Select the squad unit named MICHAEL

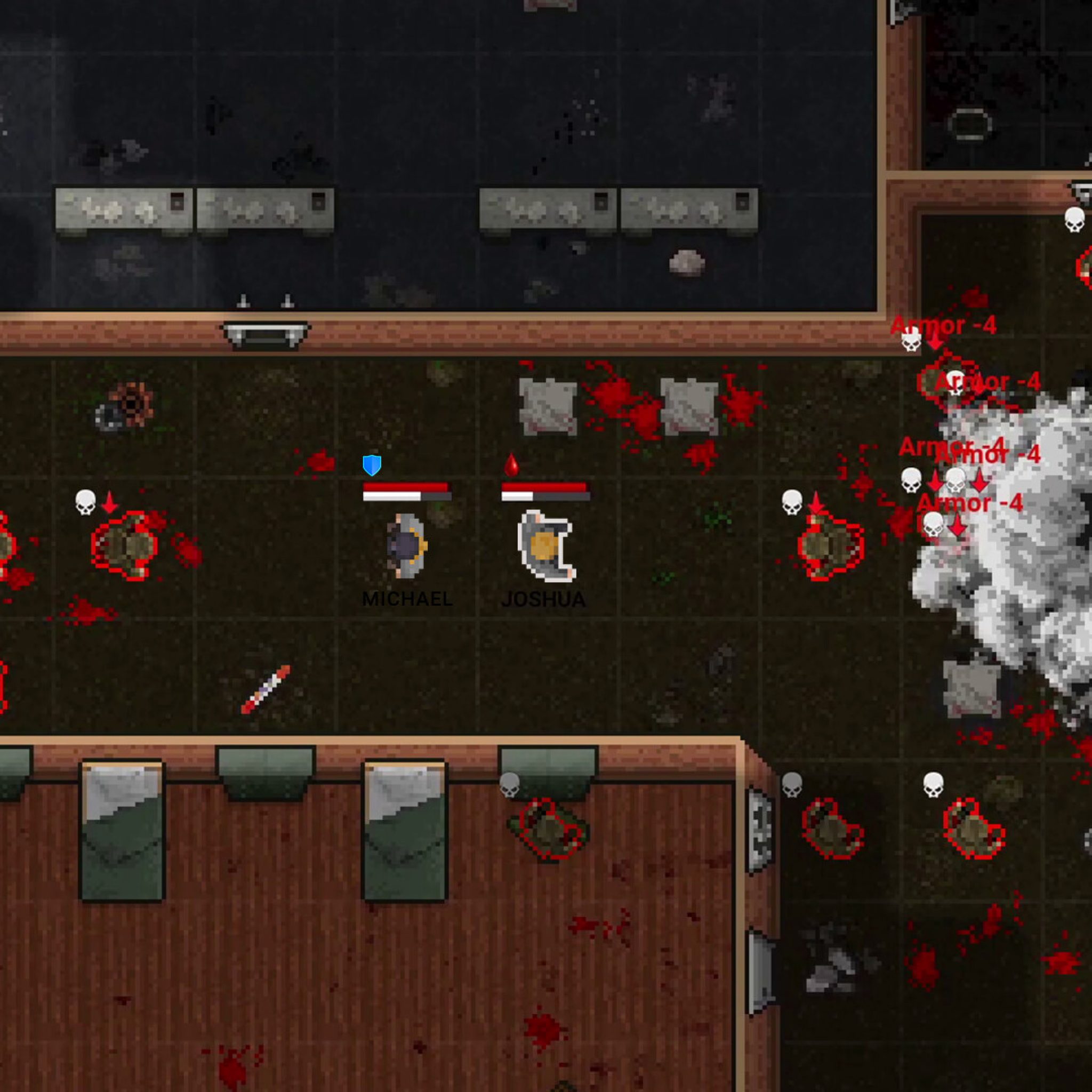point(407,546)
